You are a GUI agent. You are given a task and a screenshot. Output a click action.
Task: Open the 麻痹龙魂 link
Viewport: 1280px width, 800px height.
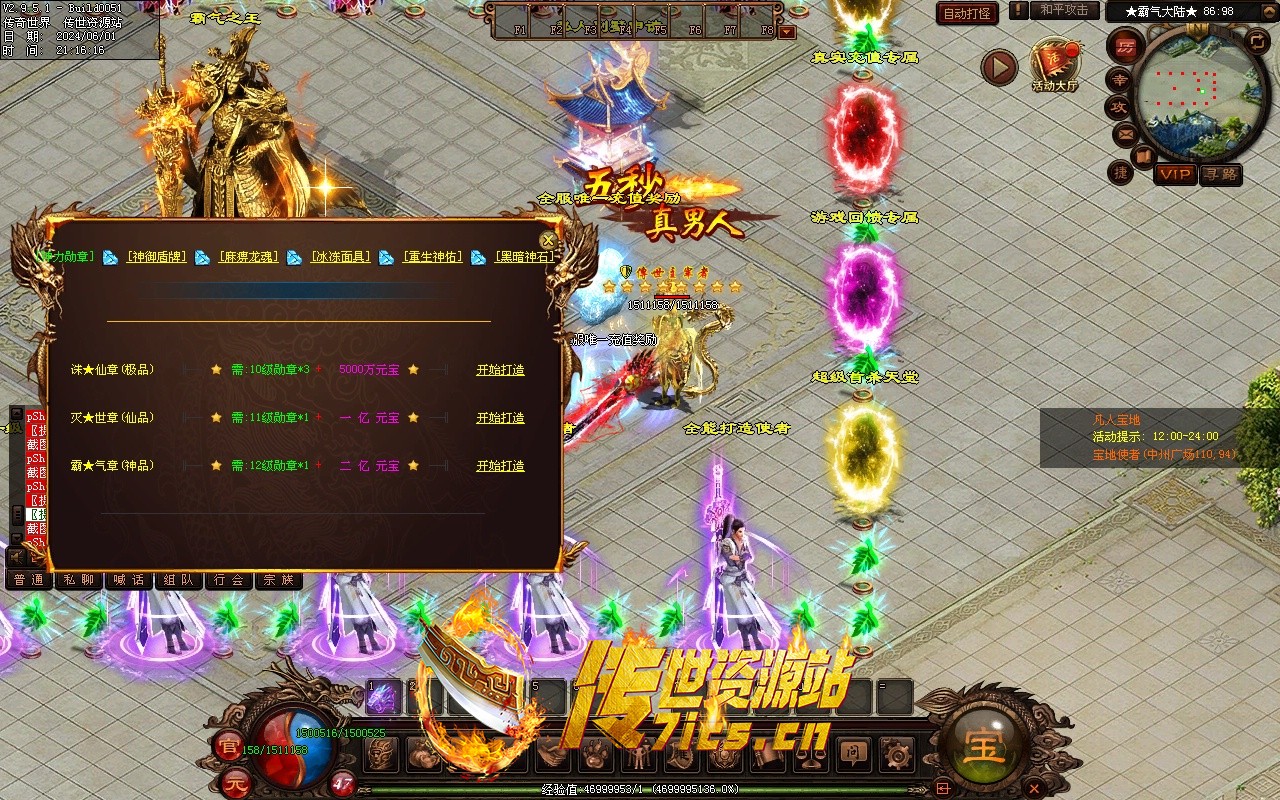coord(248,257)
